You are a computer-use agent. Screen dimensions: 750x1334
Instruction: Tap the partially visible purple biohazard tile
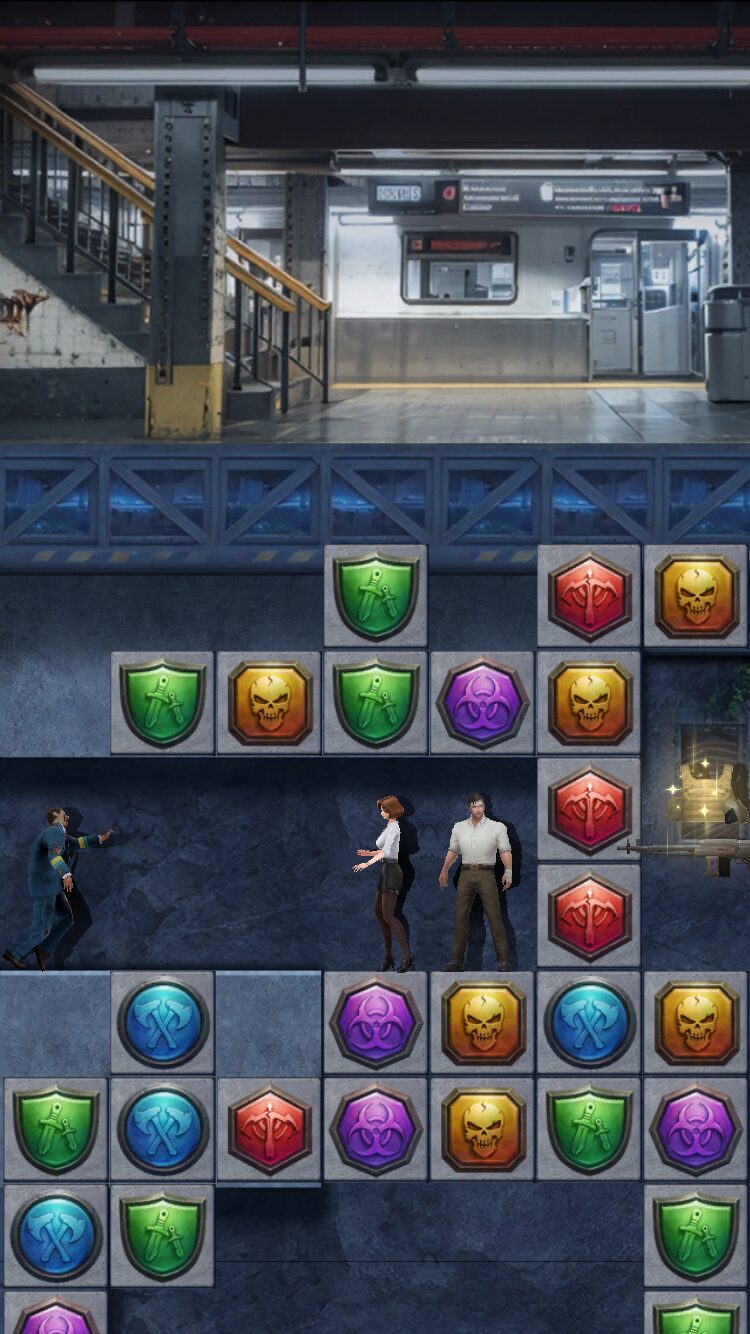tap(56, 1315)
